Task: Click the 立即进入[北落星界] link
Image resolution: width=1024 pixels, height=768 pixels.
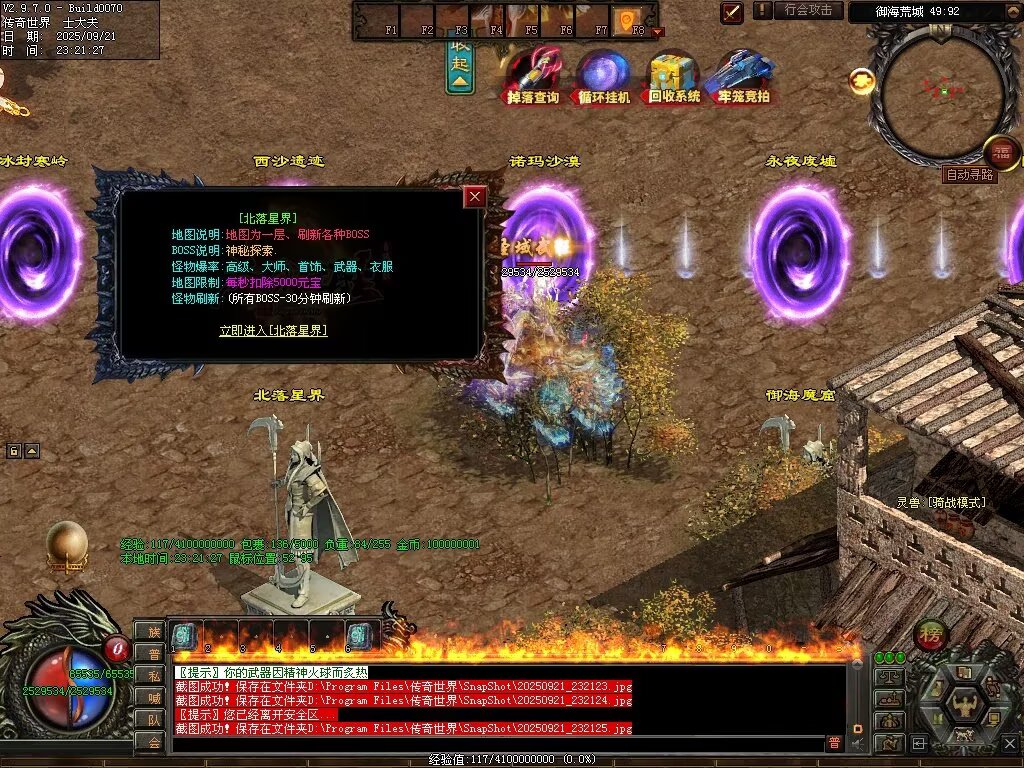Action: [273, 330]
